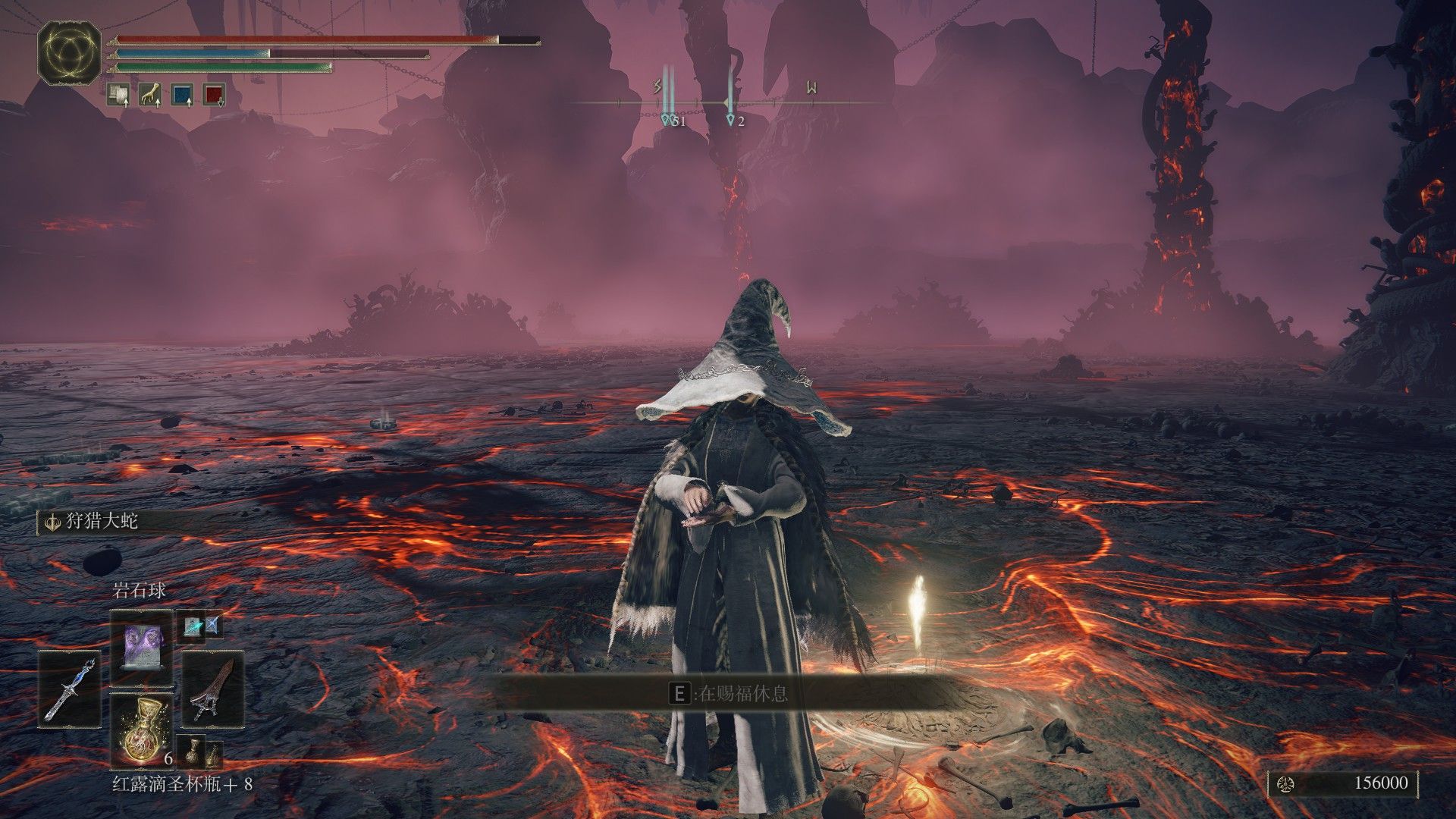Screen dimensions: 1456x819
Task: Use the Flask of Crimson Tears slot
Action: pyautogui.click(x=142, y=730)
